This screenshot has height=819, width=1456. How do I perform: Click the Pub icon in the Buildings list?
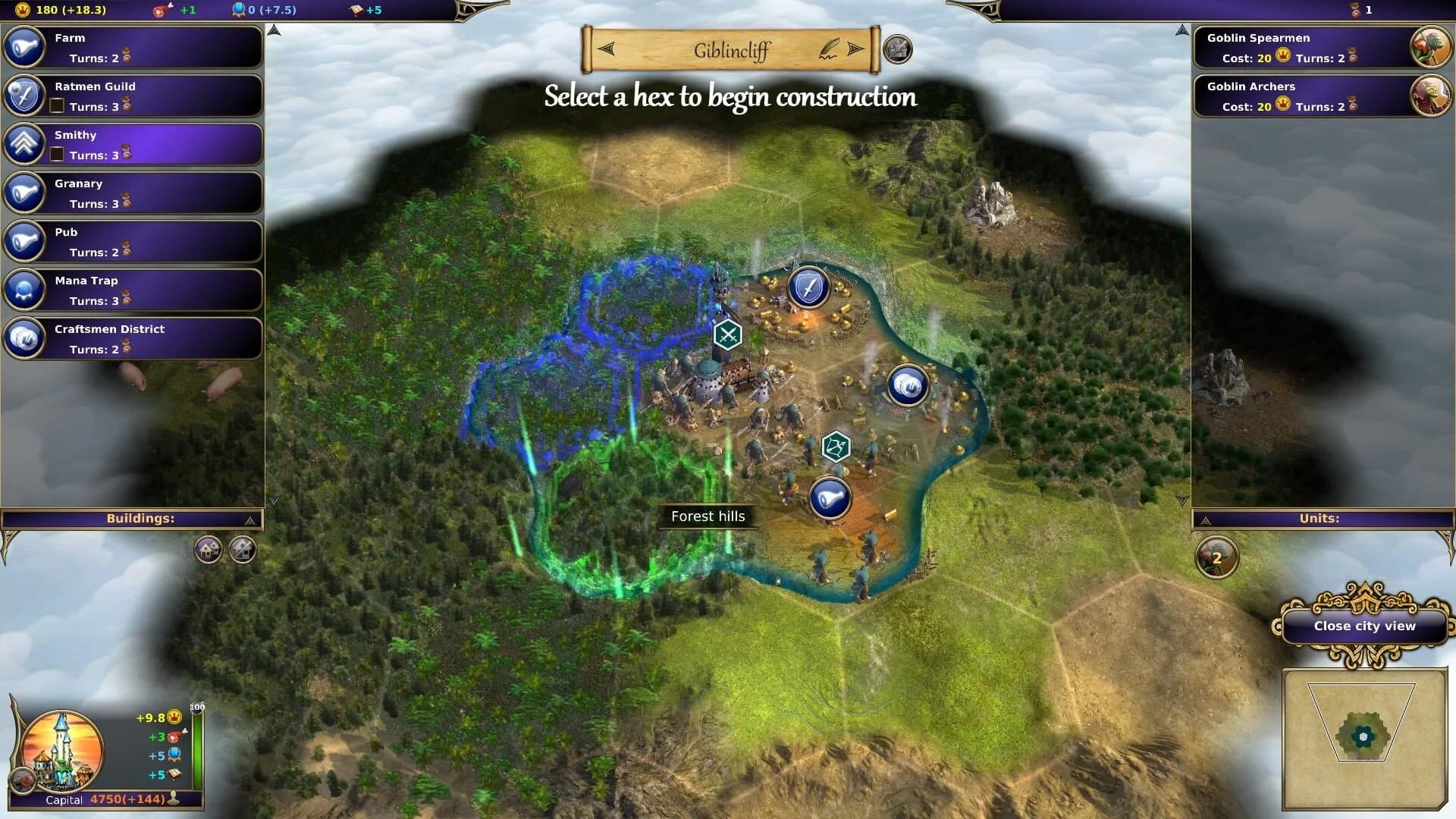[27, 241]
